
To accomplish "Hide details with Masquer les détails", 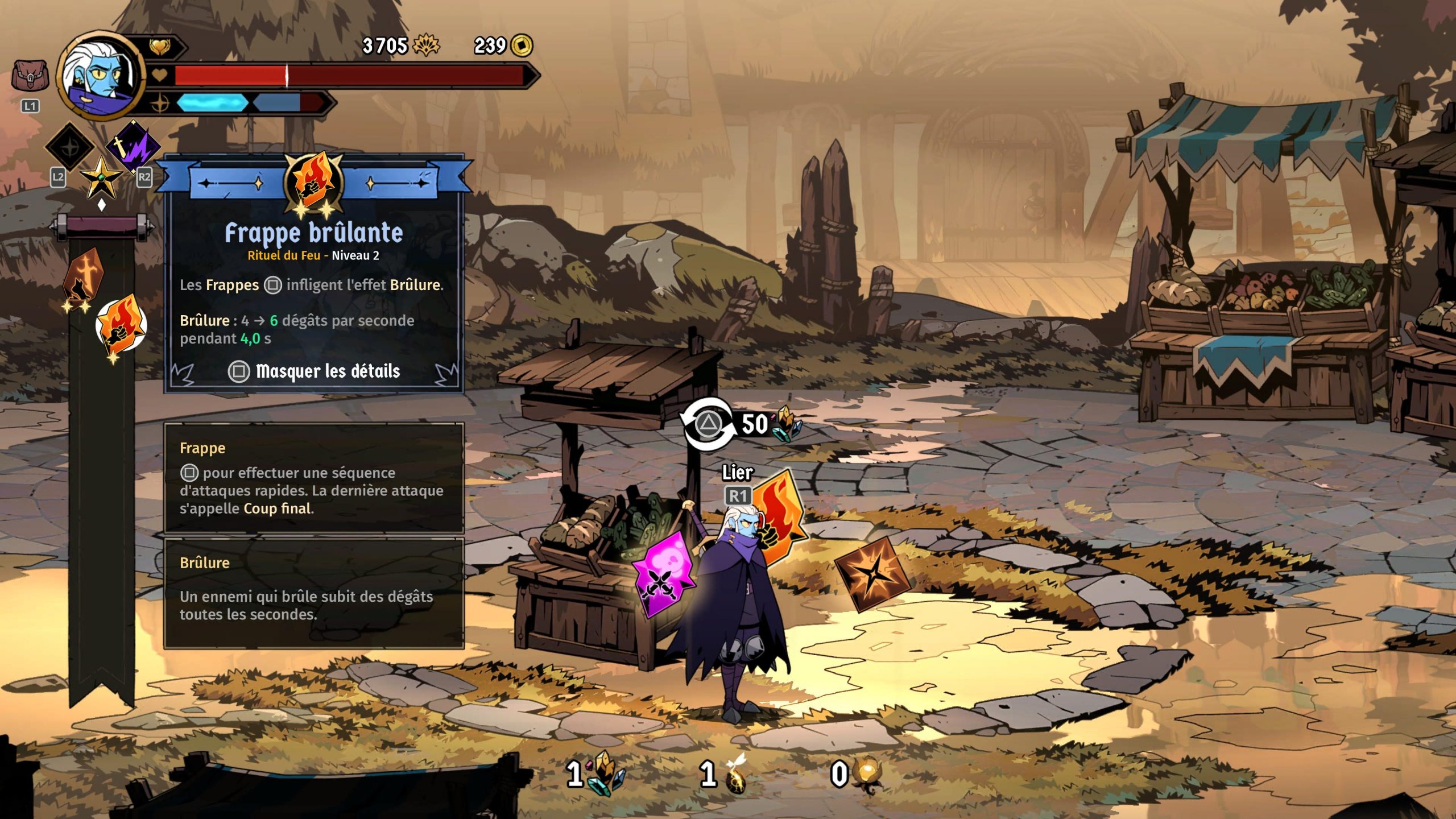I will pyautogui.click(x=314, y=371).
